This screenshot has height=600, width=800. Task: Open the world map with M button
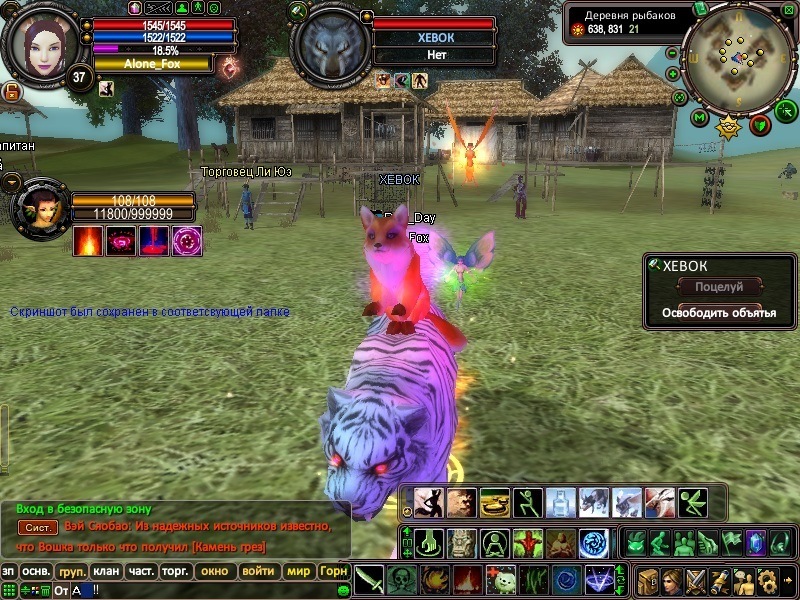(x=699, y=118)
